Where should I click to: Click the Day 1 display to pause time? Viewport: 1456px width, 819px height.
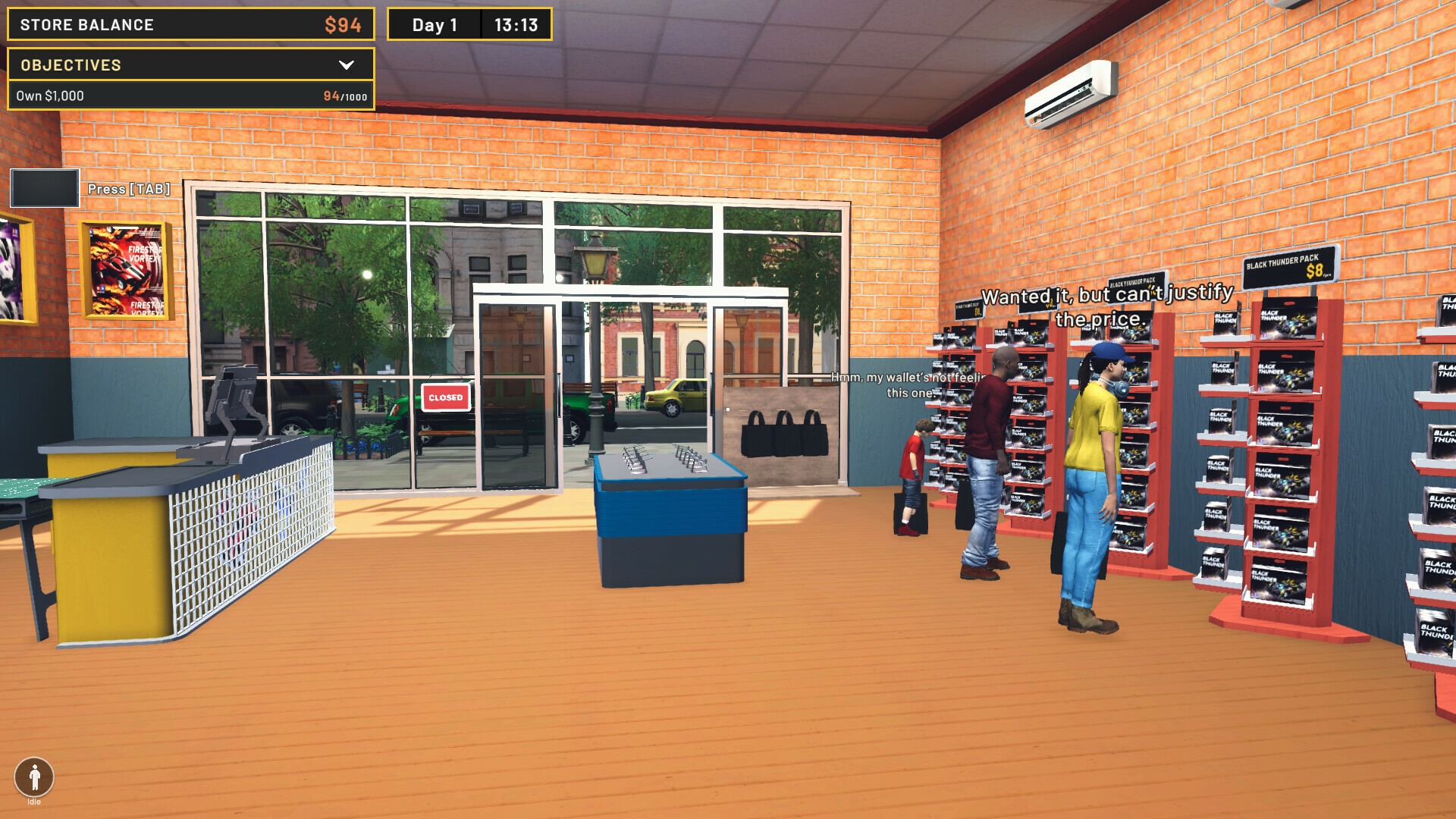tap(433, 24)
